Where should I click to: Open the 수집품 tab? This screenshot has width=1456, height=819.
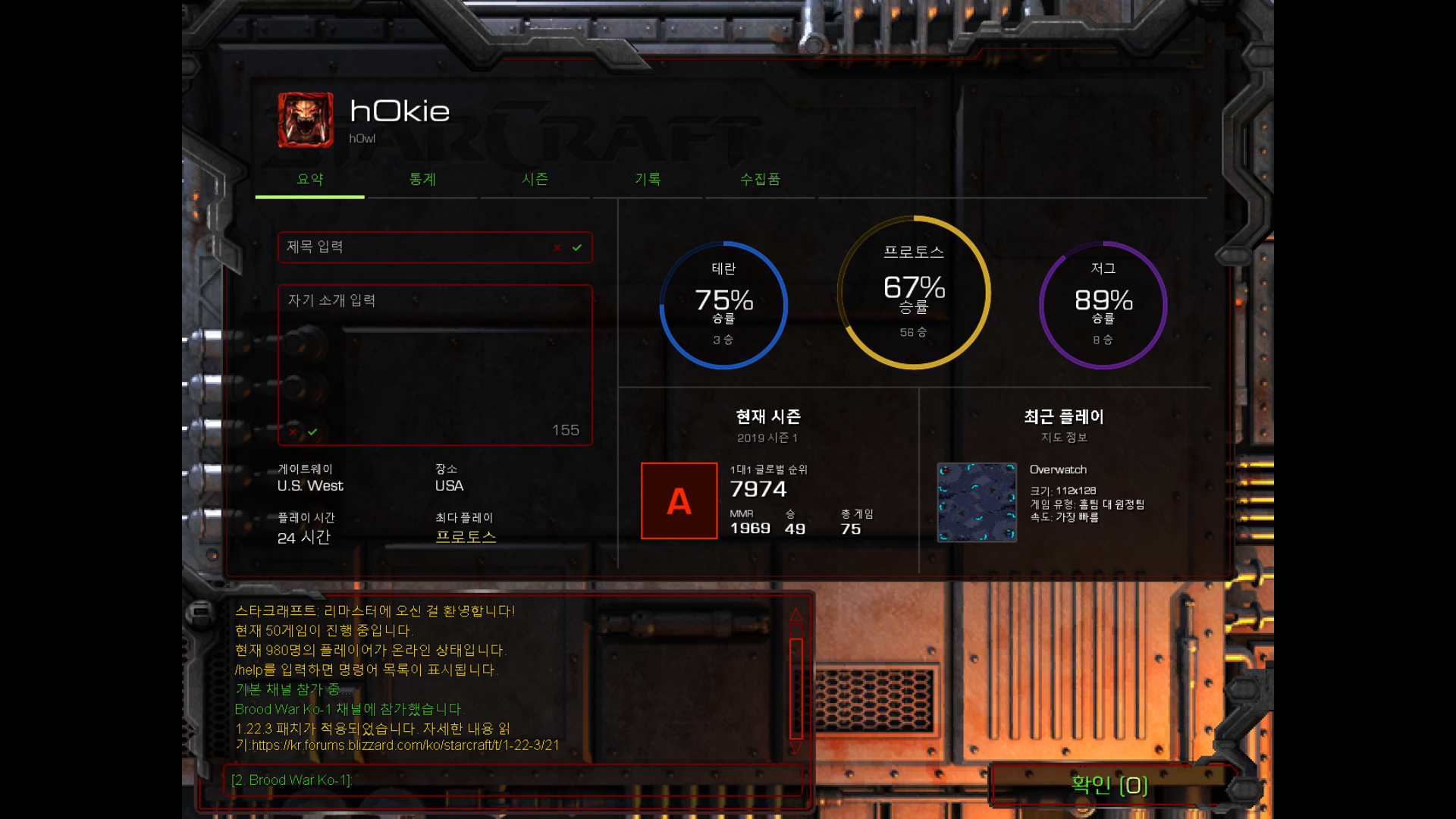760,180
